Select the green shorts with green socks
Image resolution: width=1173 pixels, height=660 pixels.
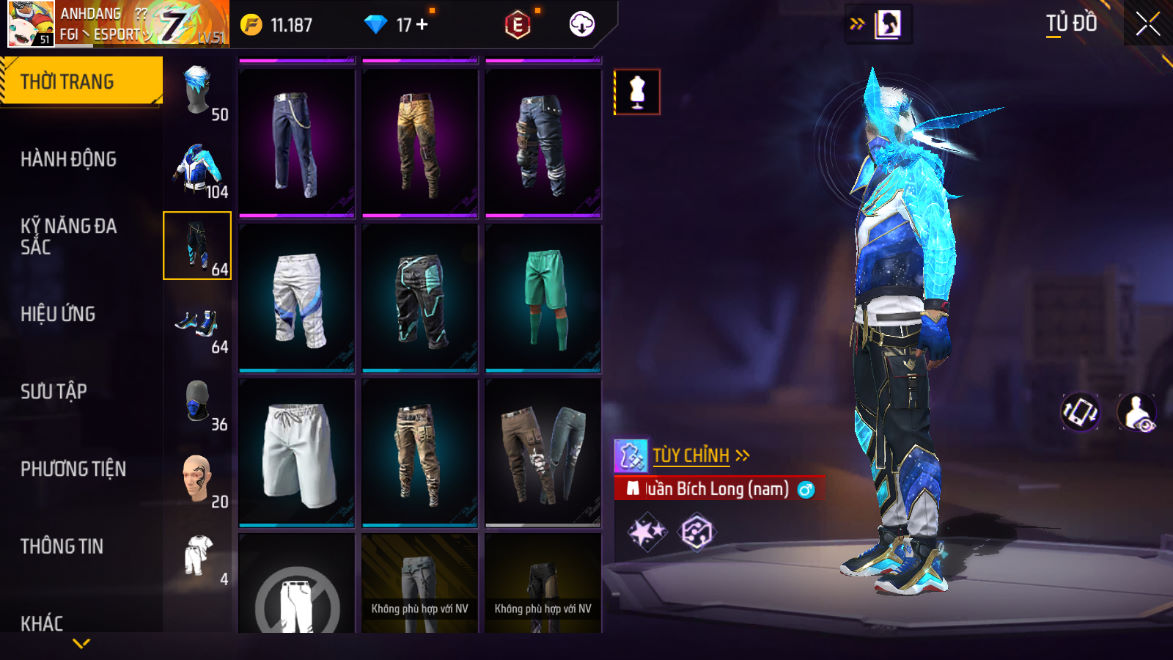[x=543, y=297]
